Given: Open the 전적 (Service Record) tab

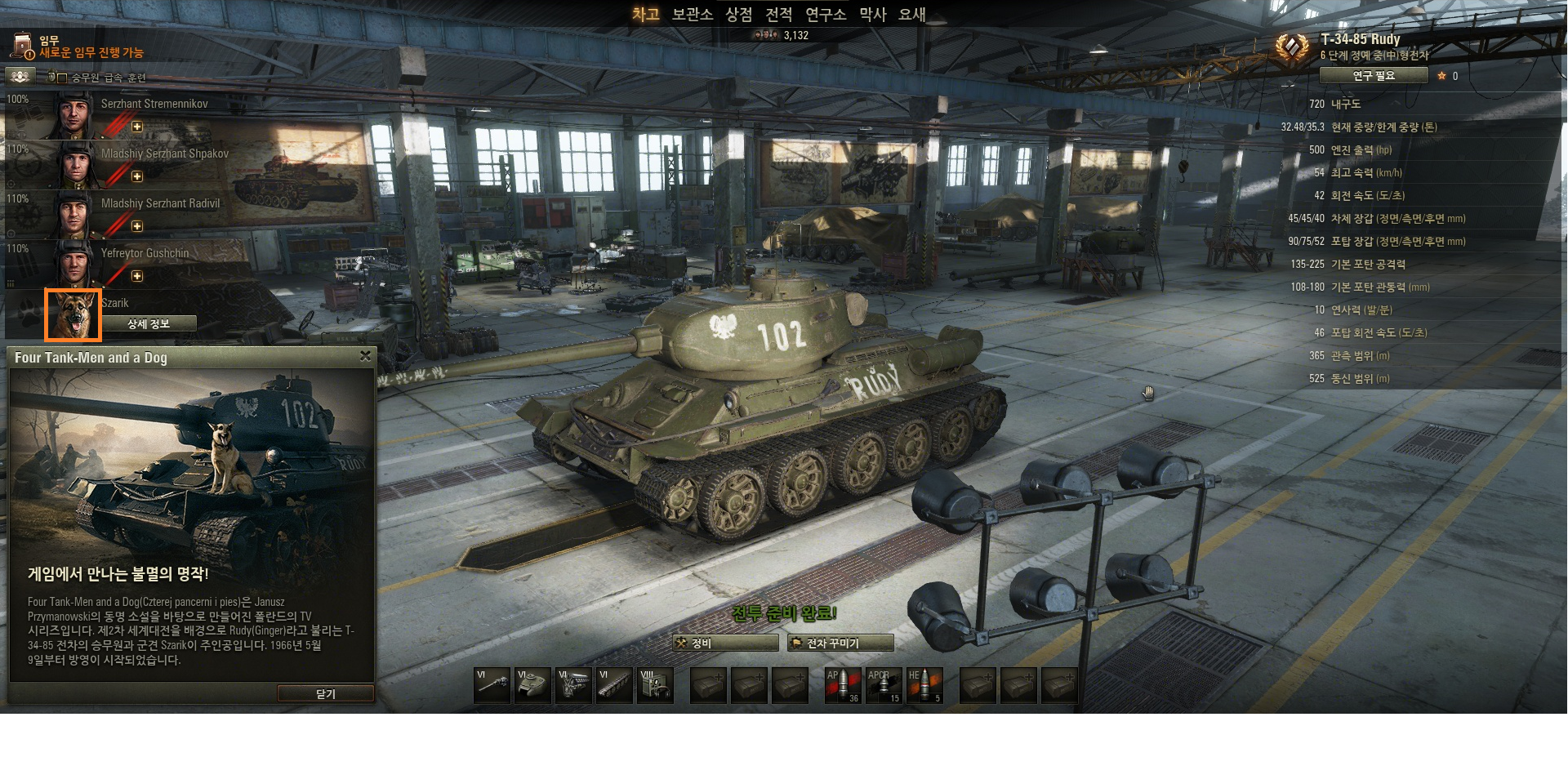Looking at the screenshot, I should [x=778, y=14].
